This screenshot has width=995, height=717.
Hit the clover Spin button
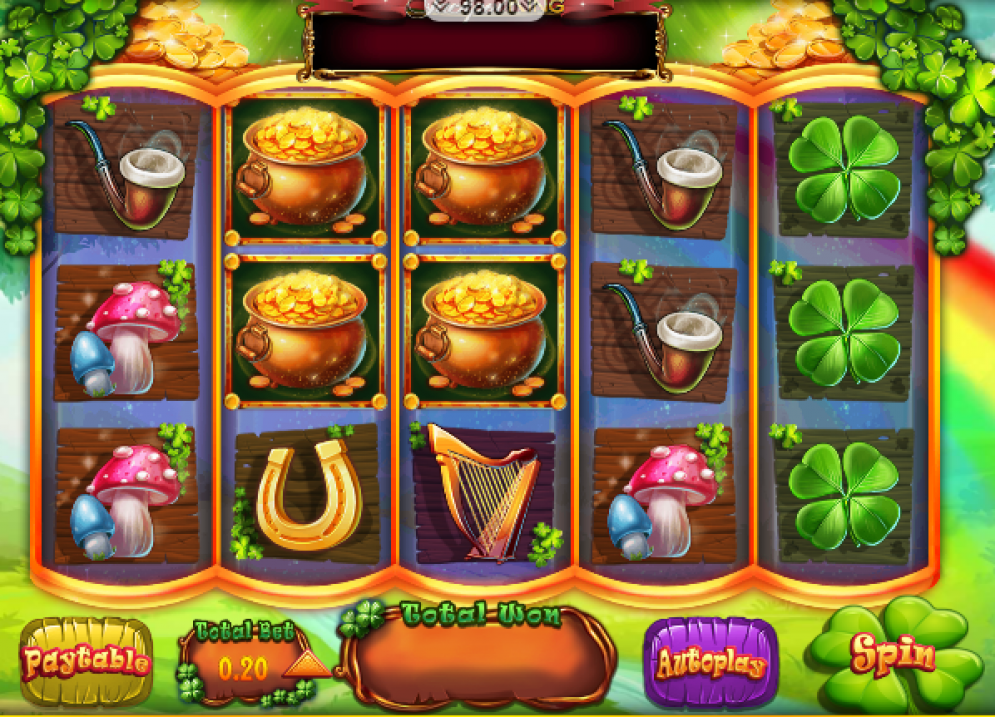(x=893, y=656)
